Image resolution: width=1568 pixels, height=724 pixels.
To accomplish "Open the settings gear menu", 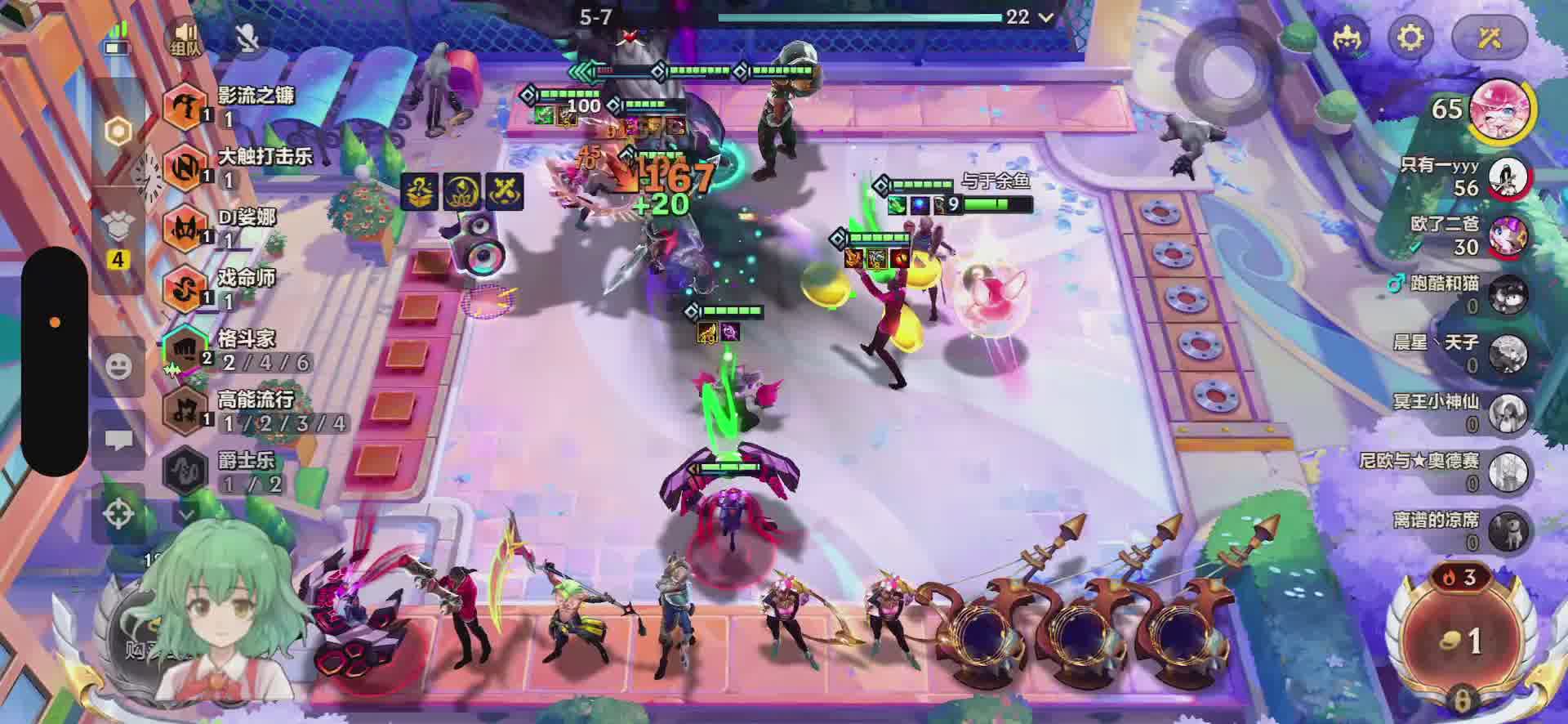I will [1410, 37].
